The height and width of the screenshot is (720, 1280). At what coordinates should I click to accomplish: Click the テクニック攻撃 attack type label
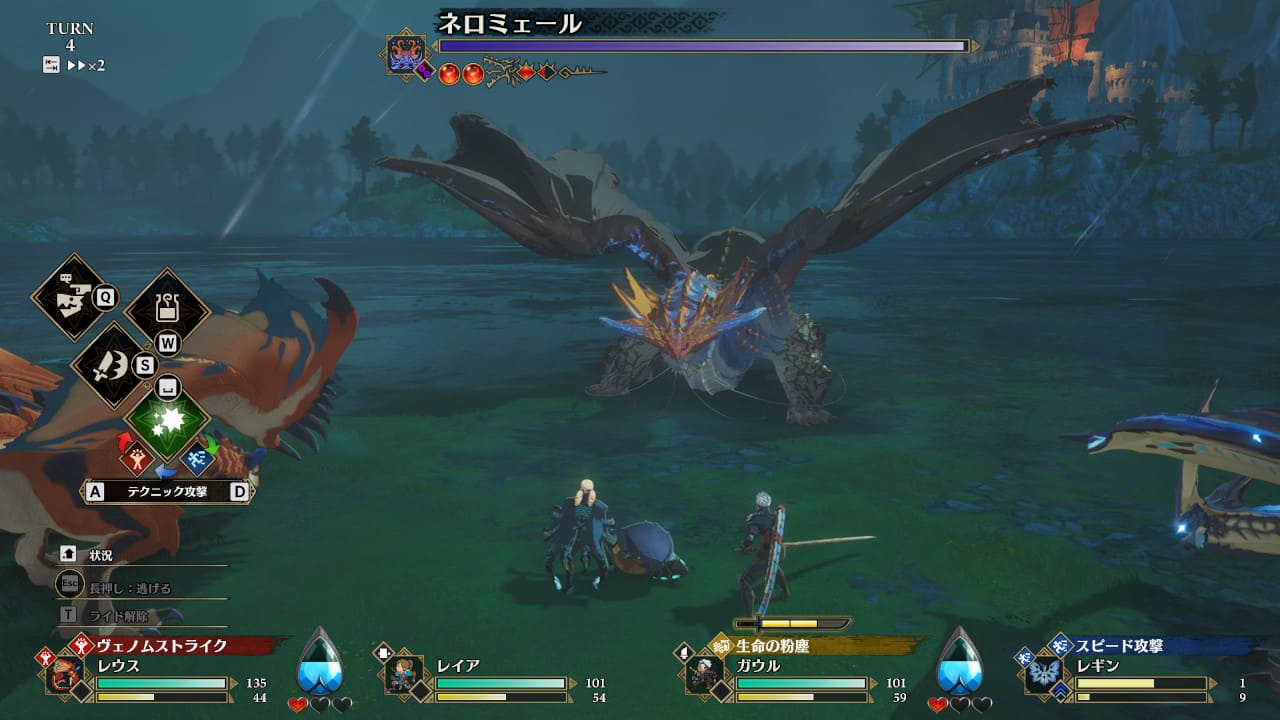167,491
